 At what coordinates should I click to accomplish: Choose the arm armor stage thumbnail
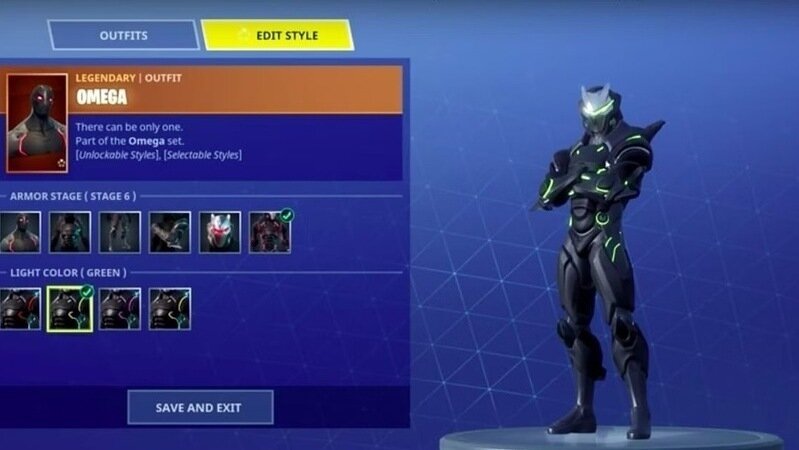tap(170, 232)
